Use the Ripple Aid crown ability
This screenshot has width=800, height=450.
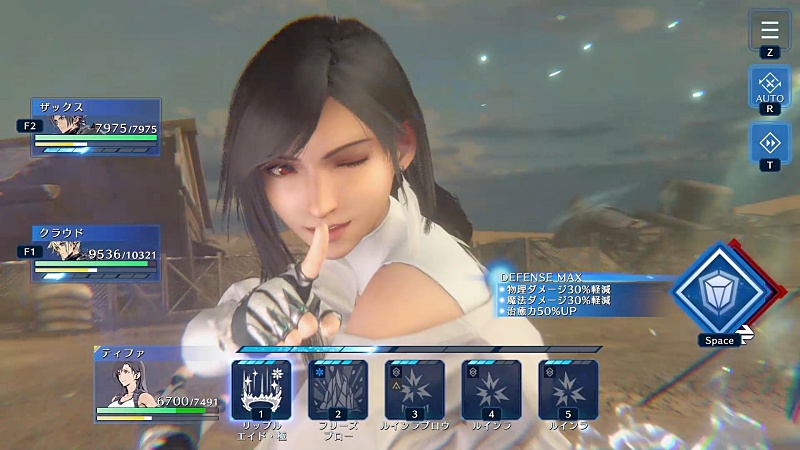tap(261, 389)
